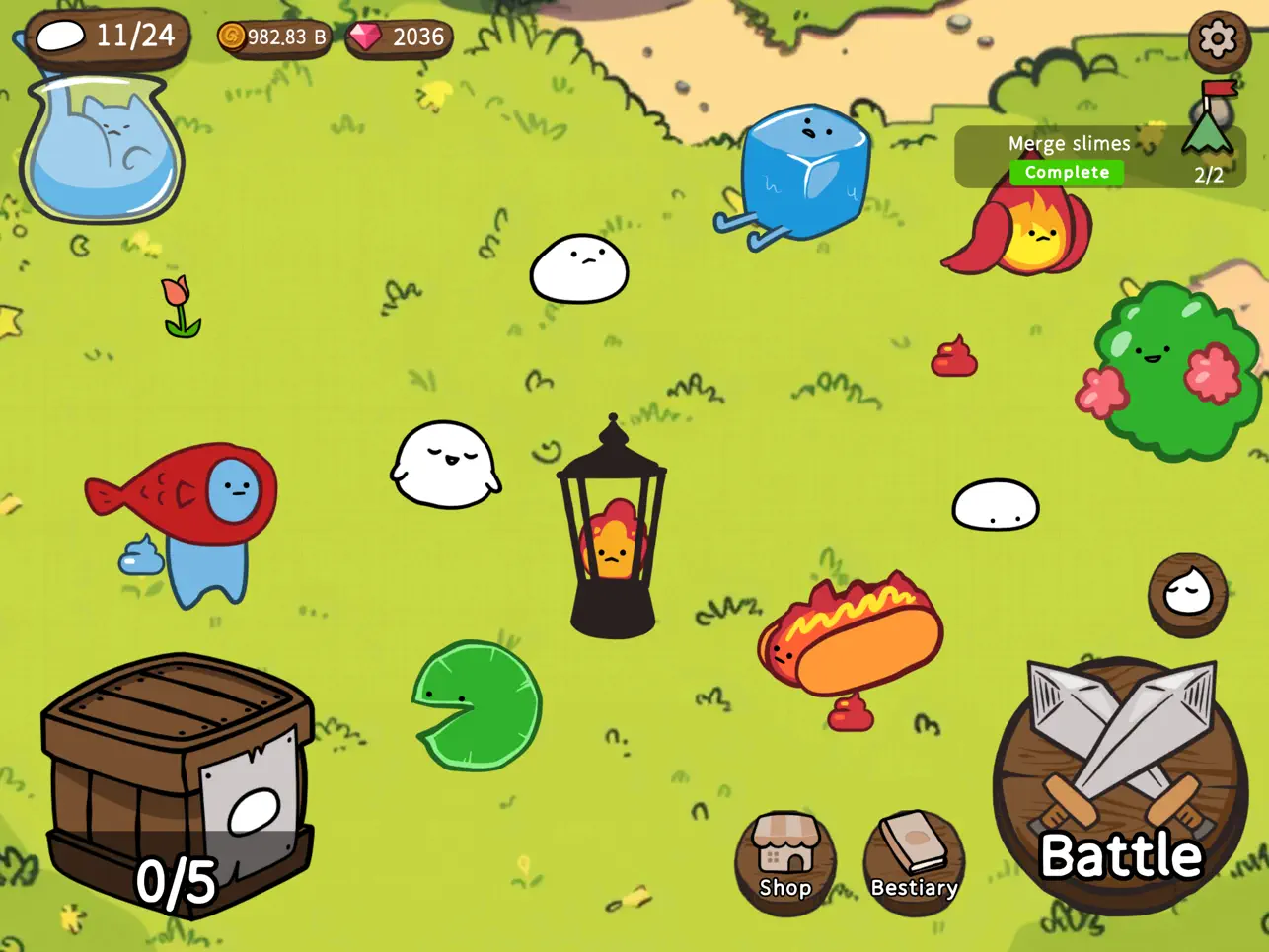Click the gem counter icon
Image resolution: width=1269 pixels, height=952 pixels.
tap(364, 37)
